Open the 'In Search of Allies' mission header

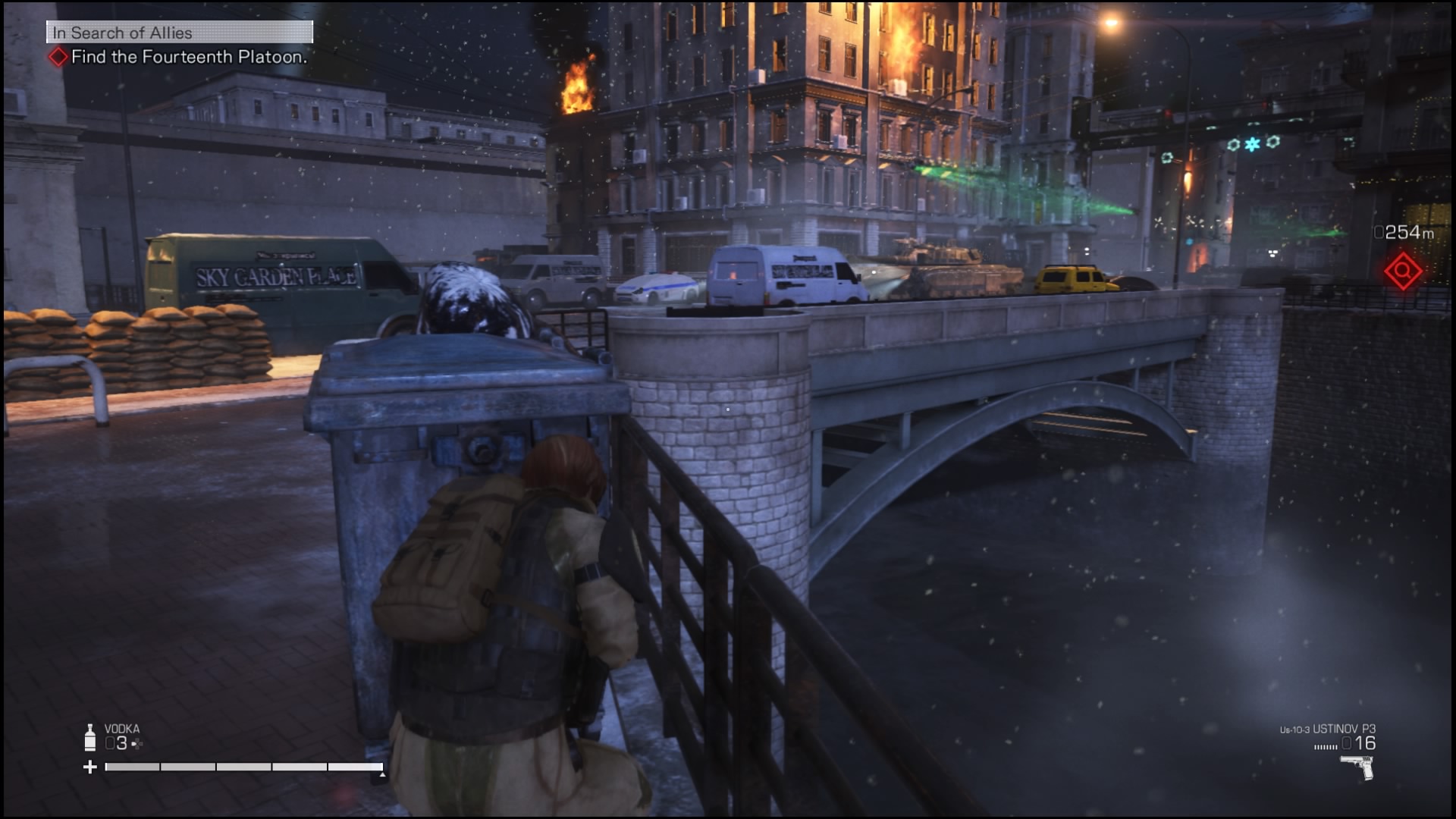[x=180, y=33]
